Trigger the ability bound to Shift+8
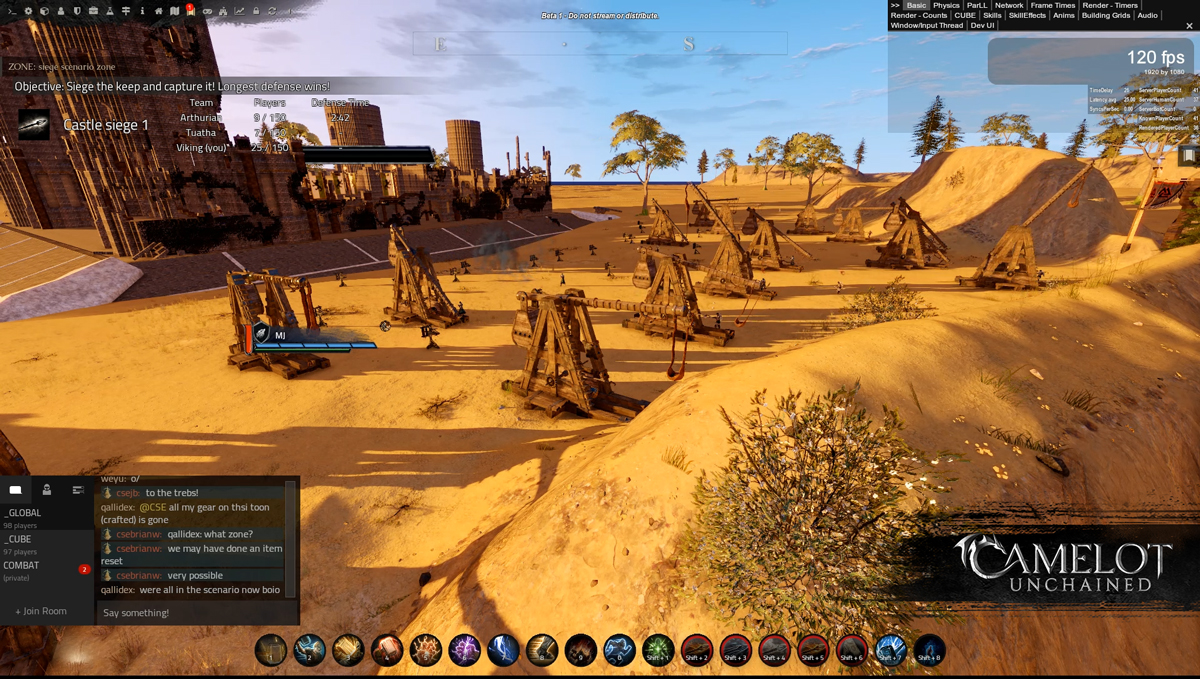 [929, 650]
